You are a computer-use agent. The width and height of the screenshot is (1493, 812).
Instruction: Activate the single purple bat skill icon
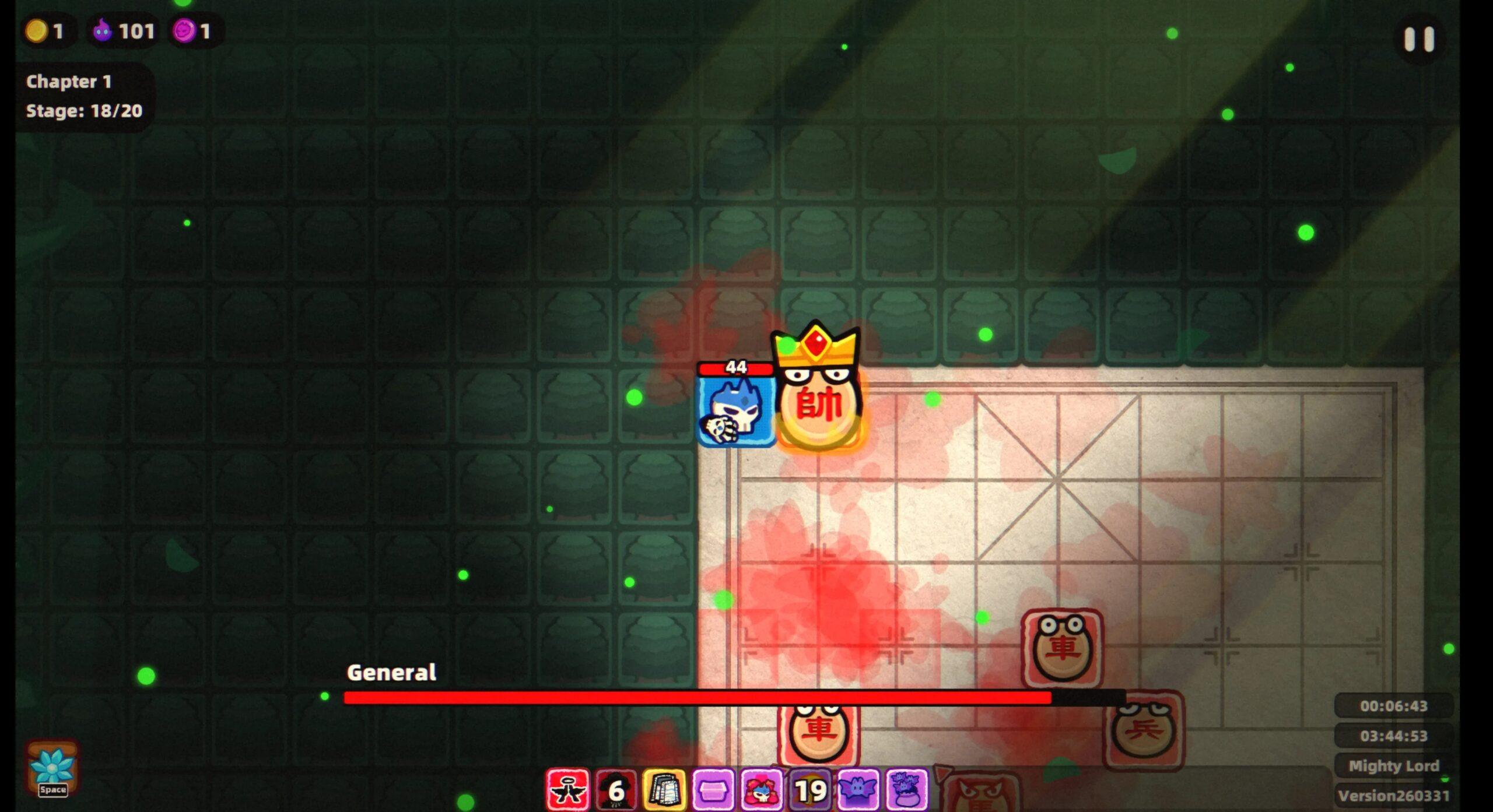click(x=858, y=790)
